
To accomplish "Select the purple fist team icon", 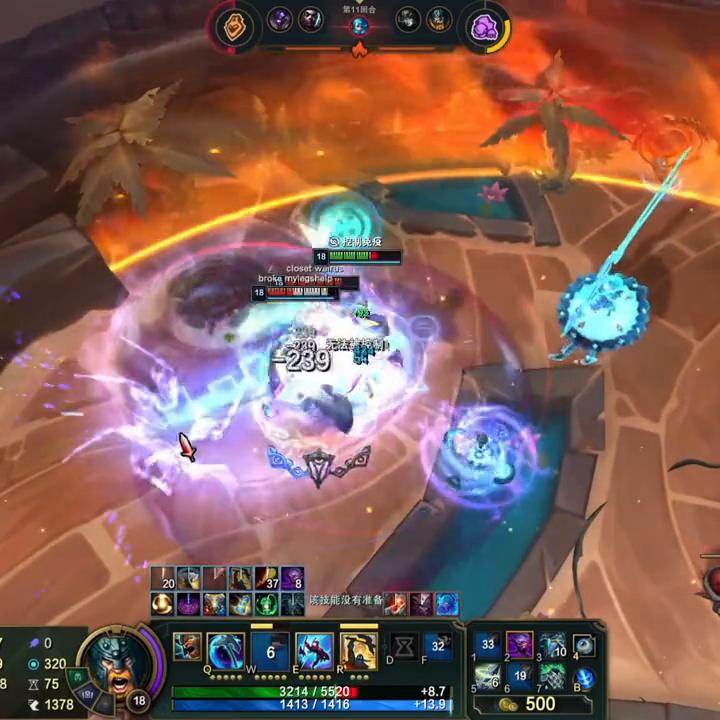I will [x=484, y=27].
